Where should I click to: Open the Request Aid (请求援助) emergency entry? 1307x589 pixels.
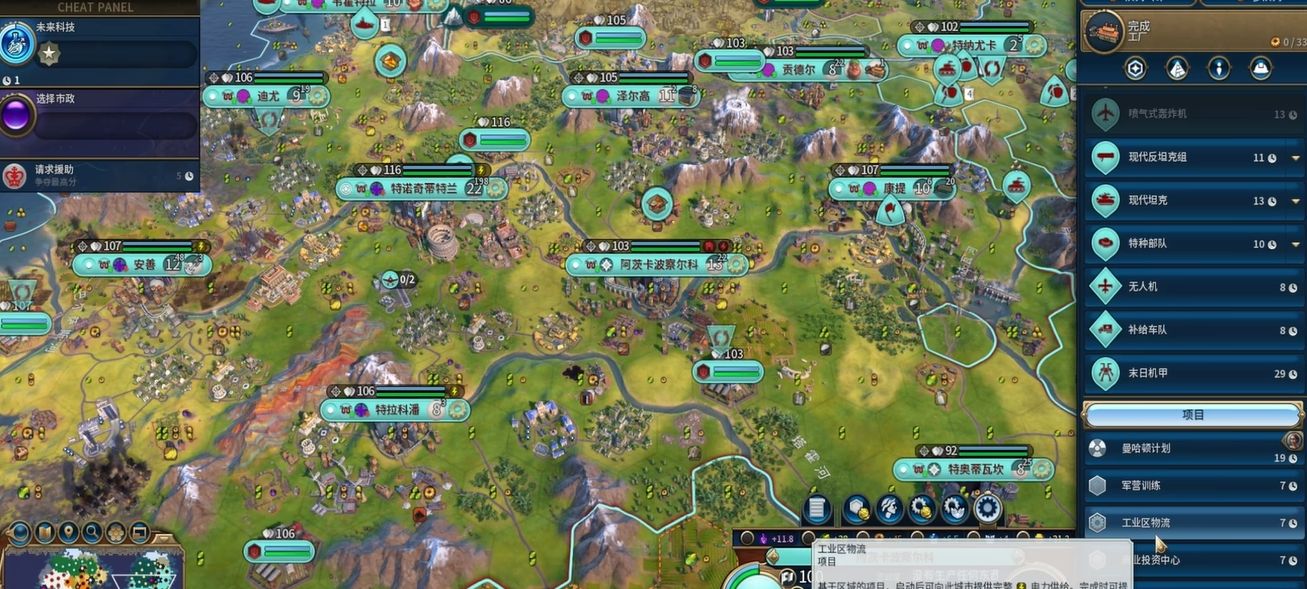pyautogui.click(x=100, y=176)
